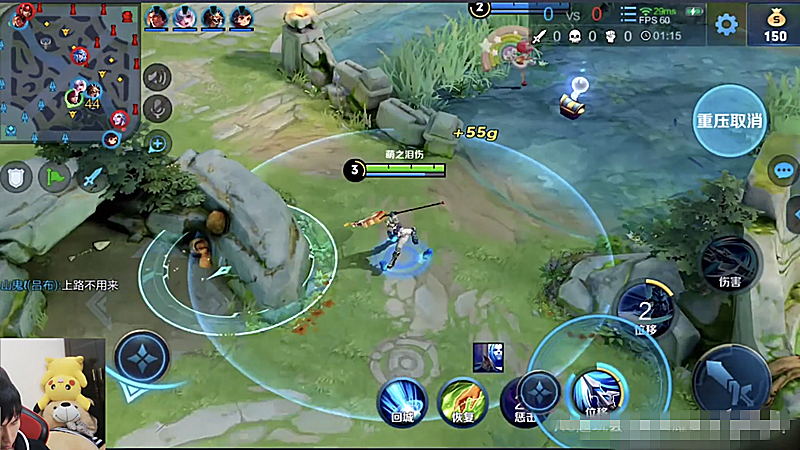Open the shop via the gold bag
This screenshot has width=800, height=450.
coord(775,24)
